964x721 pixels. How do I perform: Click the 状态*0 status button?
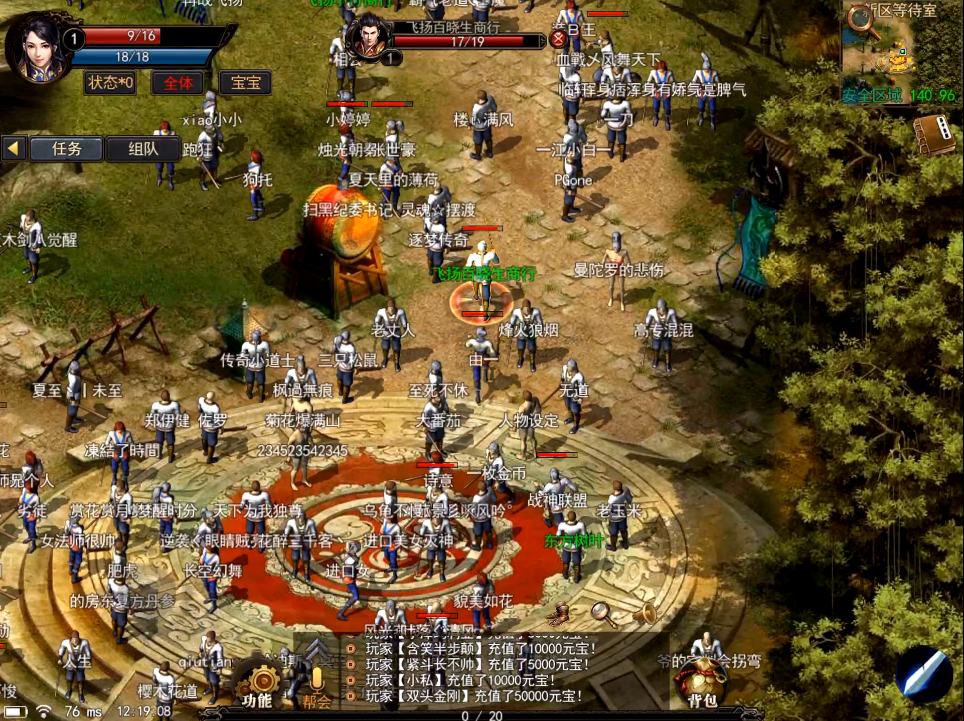(x=110, y=83)
